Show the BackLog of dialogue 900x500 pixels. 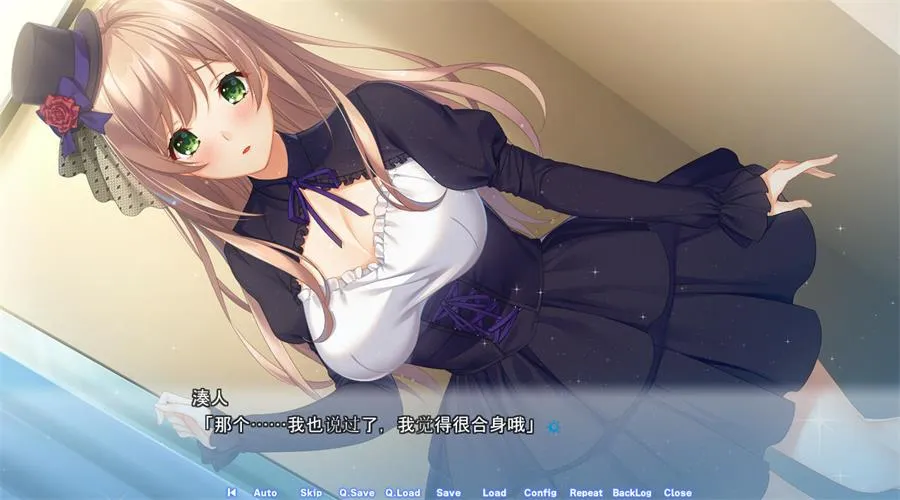click(x=631, y=492)
